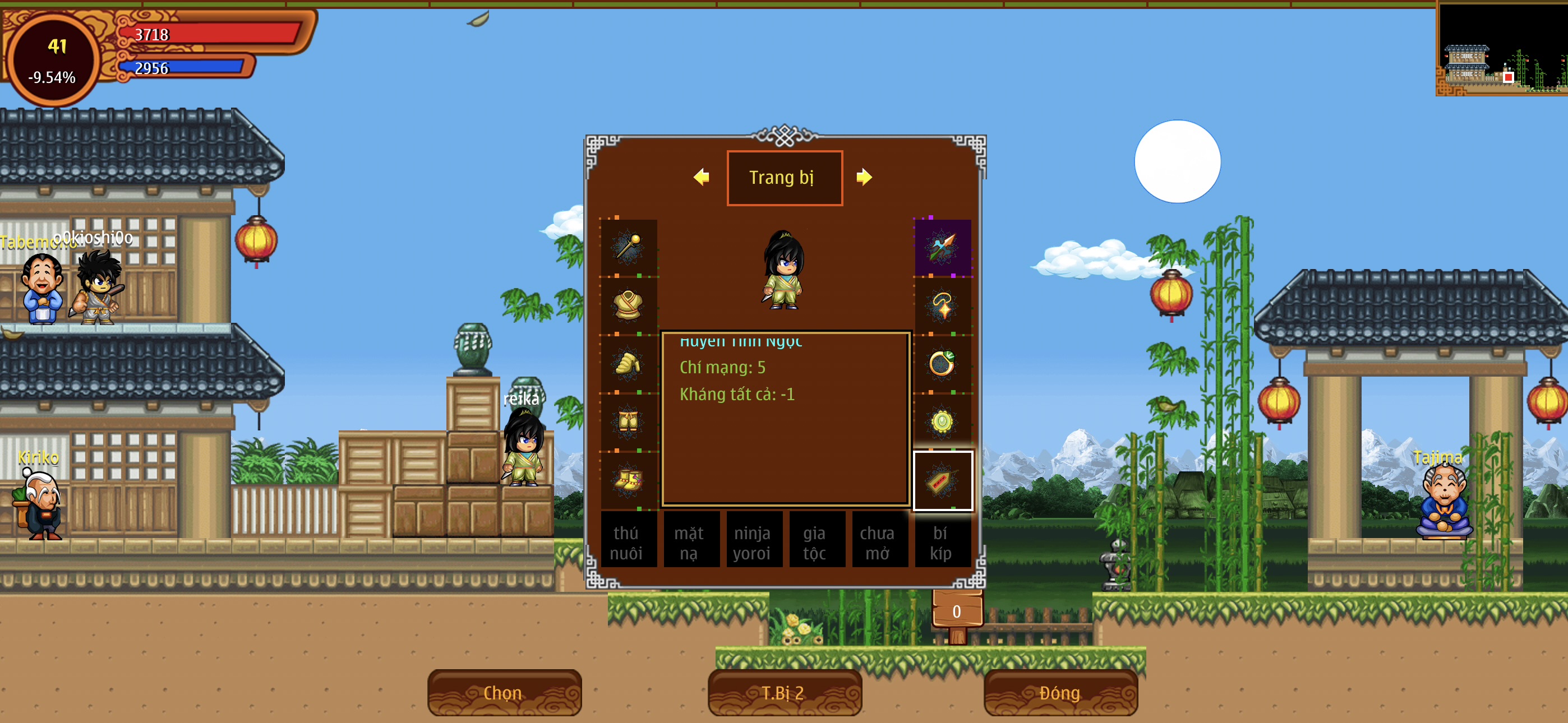The image size is (1568, 723).
Task: Select the Trang bị header tab
Action: pyautogui.click(x=784, y=178)
